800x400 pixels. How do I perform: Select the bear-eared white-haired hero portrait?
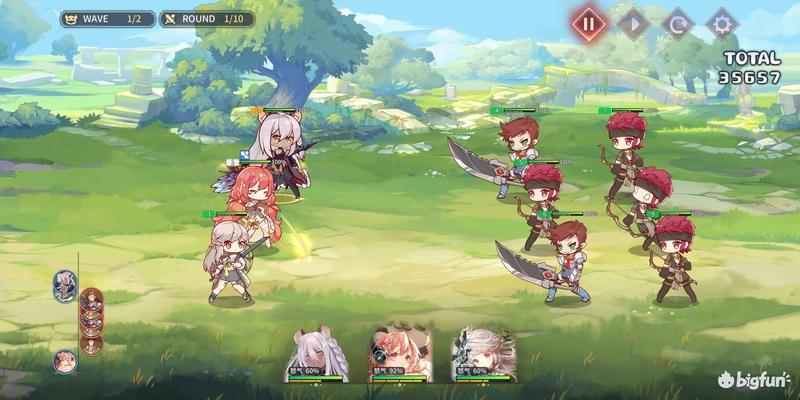click(317, 352)
